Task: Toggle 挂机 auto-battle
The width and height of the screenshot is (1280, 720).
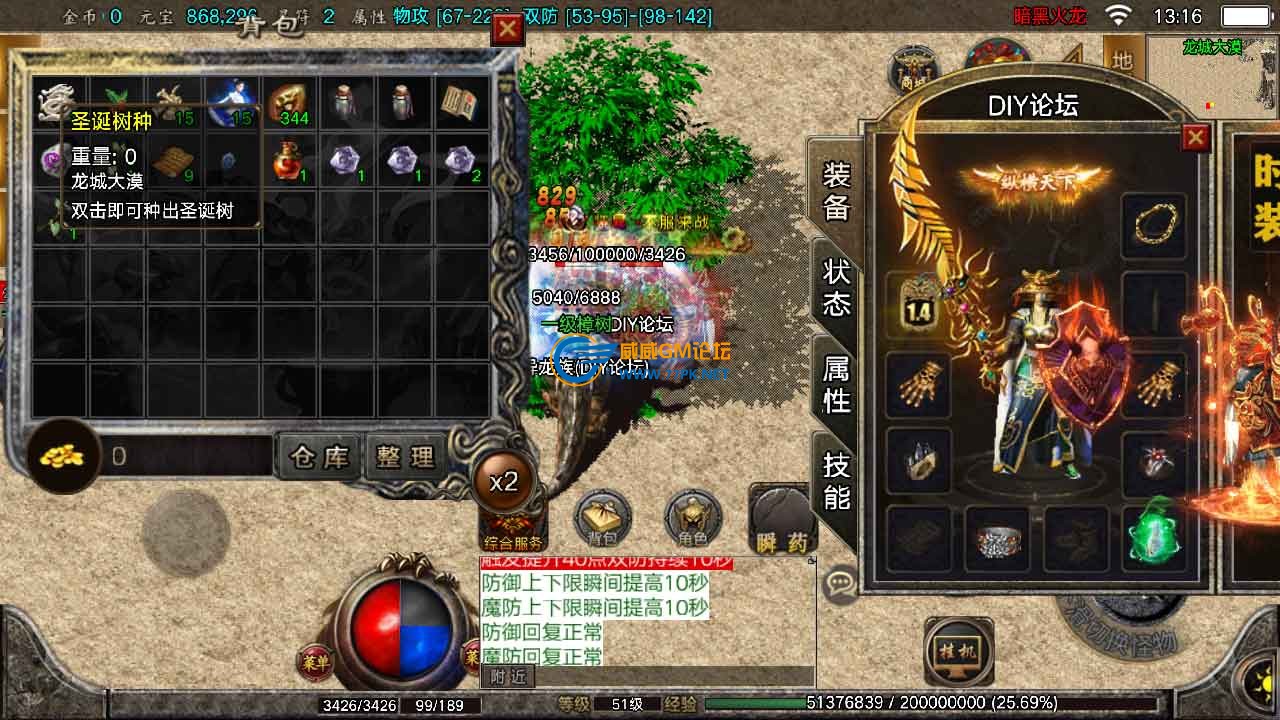Action: (958, 651)
